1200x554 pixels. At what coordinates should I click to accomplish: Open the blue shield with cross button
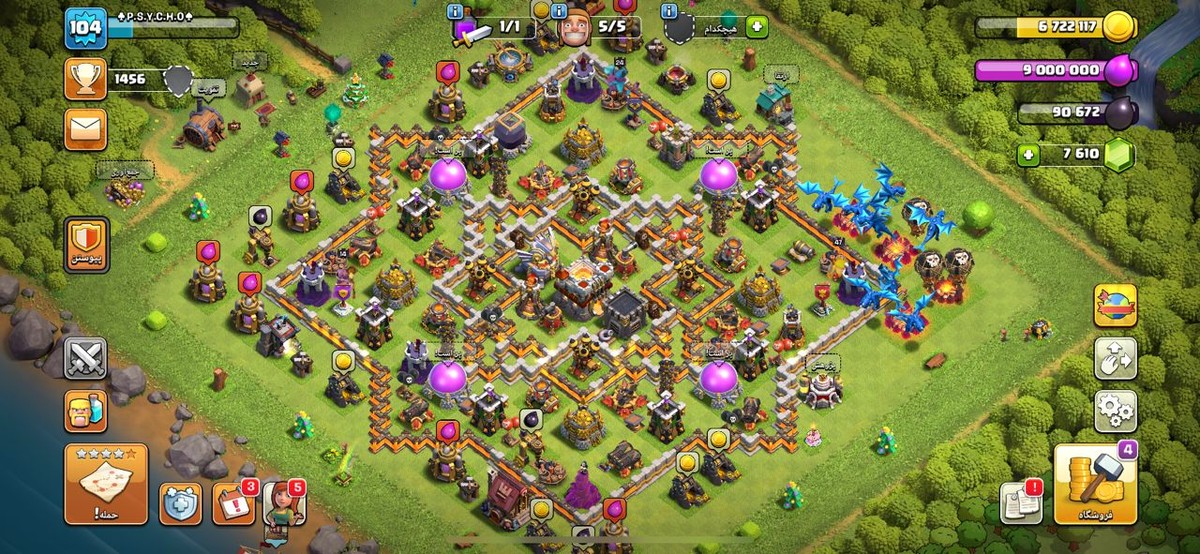[x=180, y=503]
